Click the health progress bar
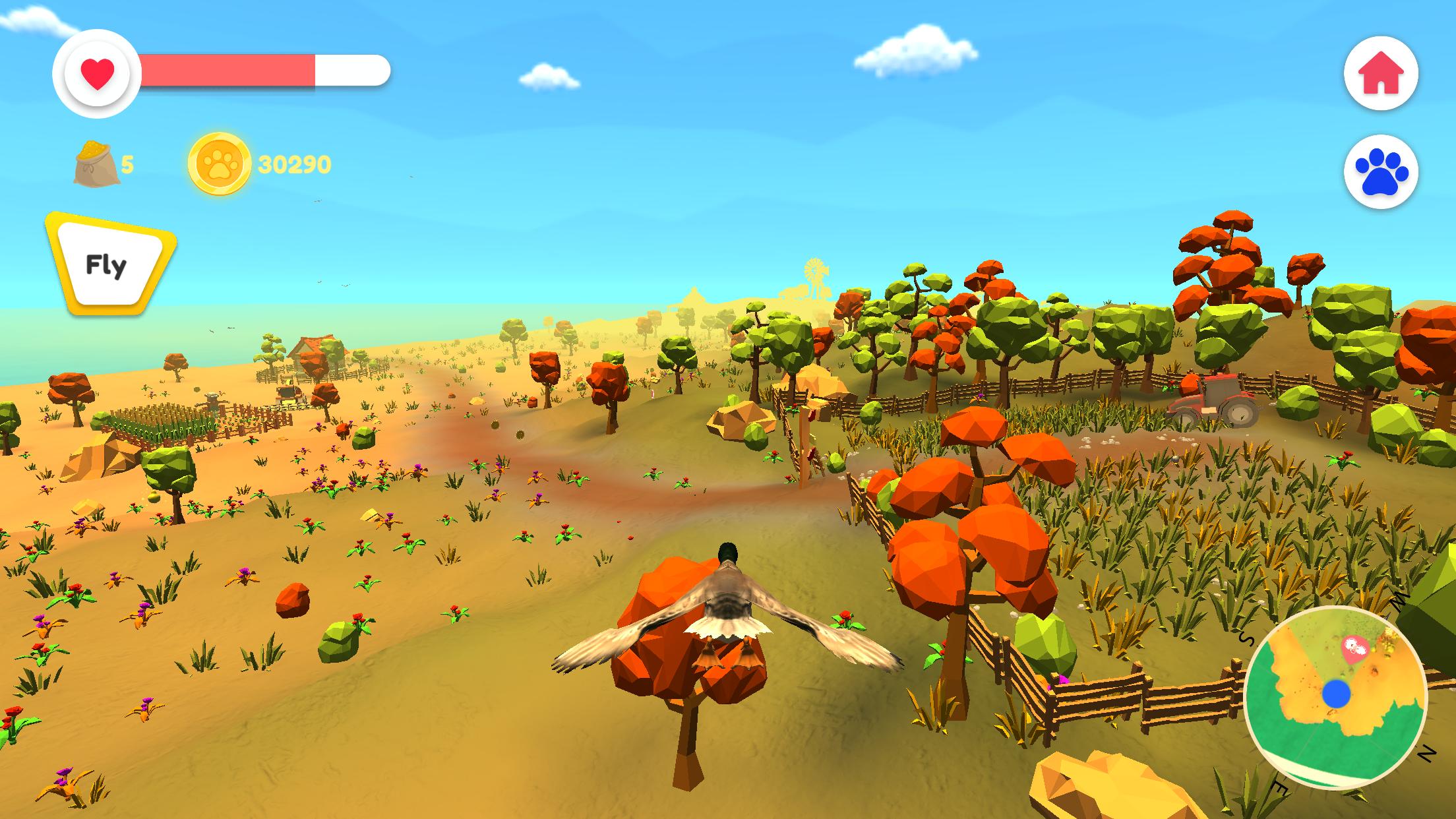Viewport: 1456px width, 819px height. [x=257, y=69]
